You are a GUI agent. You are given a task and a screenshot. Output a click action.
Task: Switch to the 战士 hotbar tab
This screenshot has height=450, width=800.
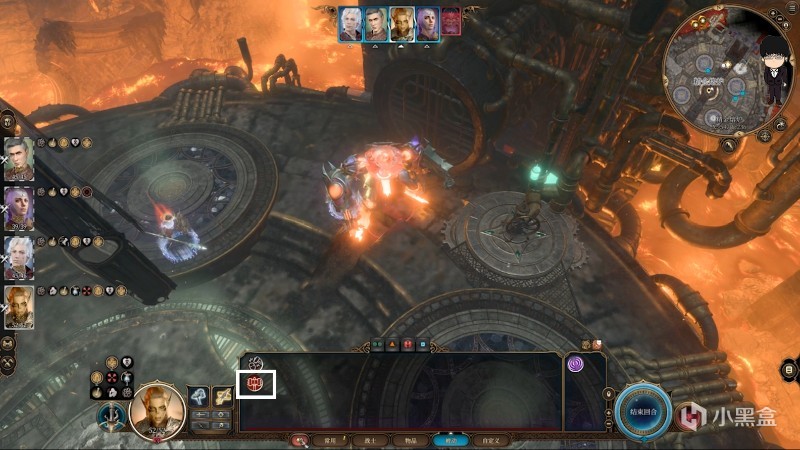tap(369, 439)
